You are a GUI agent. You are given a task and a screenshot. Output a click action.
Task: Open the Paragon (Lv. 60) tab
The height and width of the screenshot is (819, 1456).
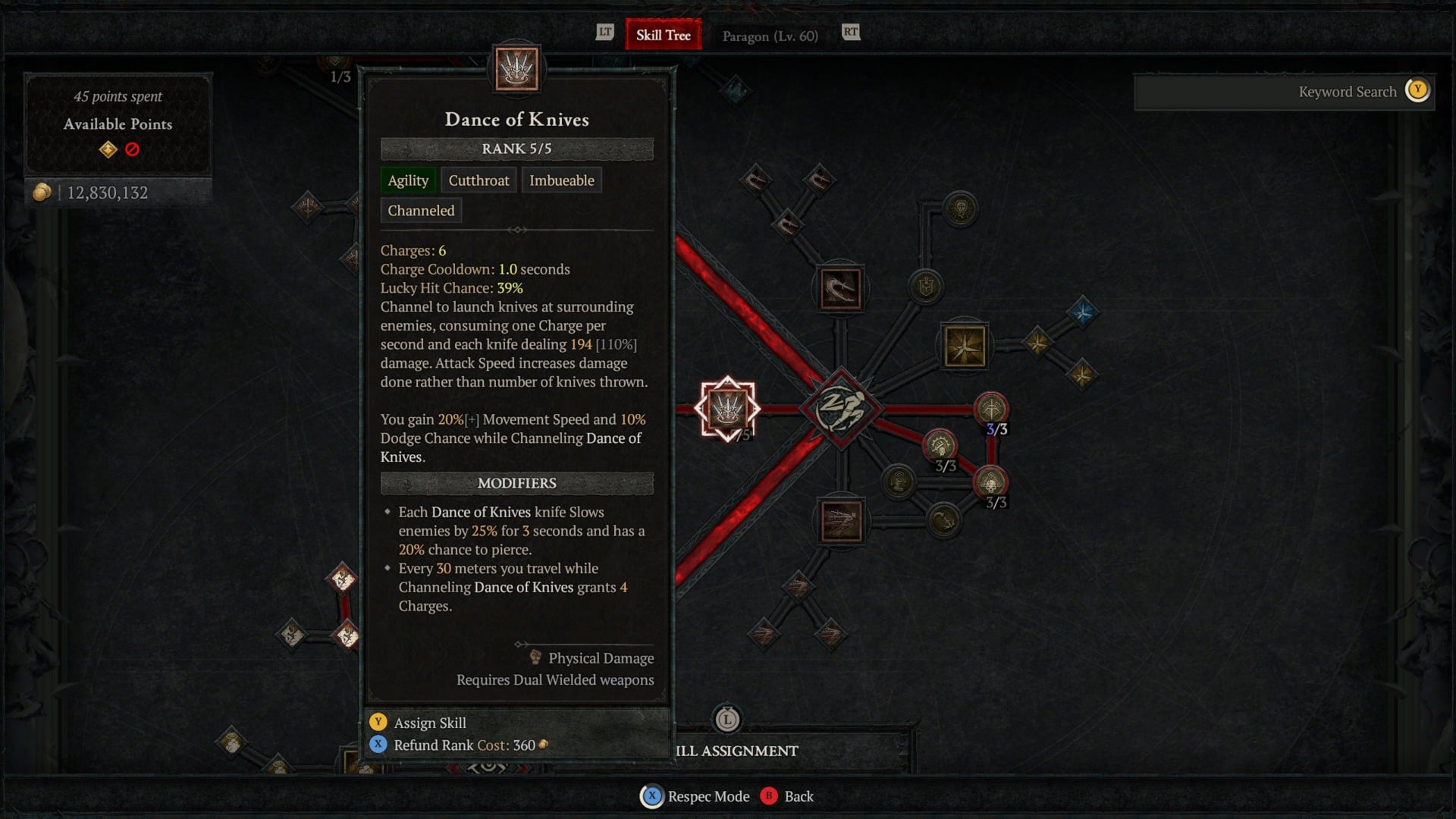770,36
